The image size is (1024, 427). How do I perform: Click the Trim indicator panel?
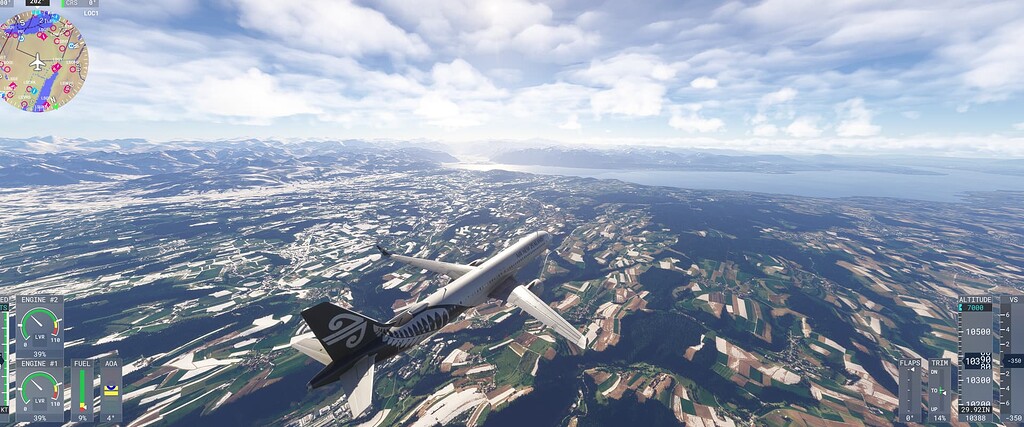[939, 390]
